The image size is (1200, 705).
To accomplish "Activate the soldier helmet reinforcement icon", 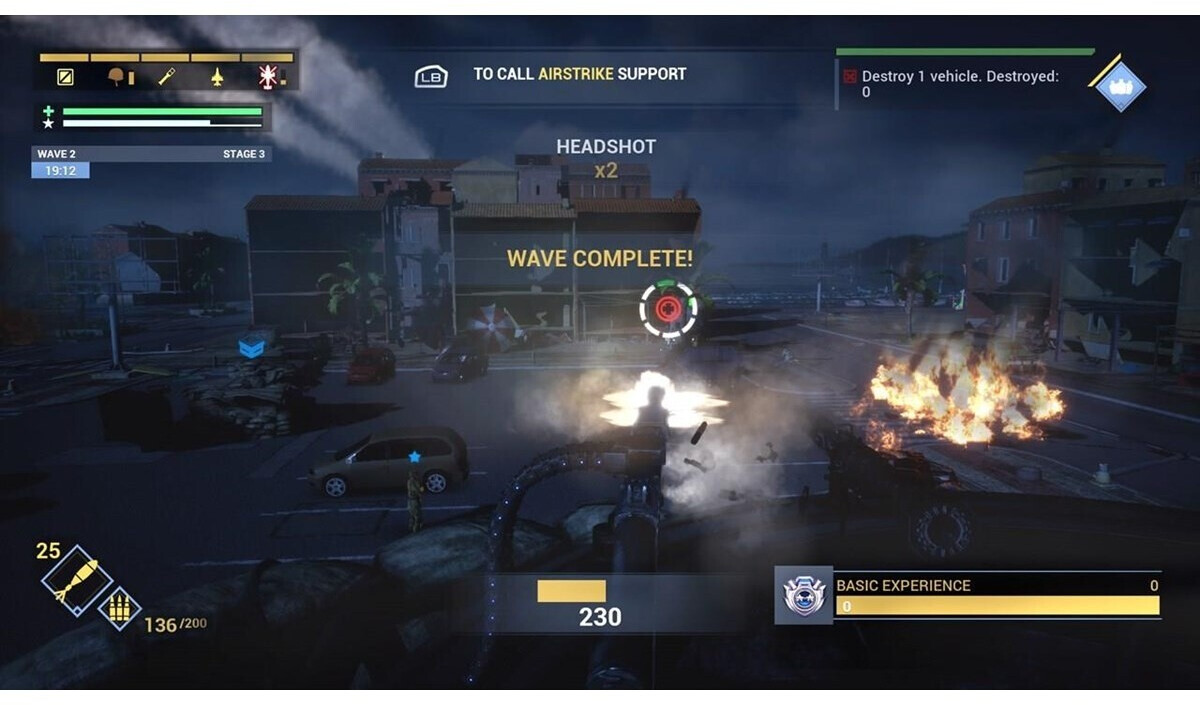I will [x=119, y=76].
